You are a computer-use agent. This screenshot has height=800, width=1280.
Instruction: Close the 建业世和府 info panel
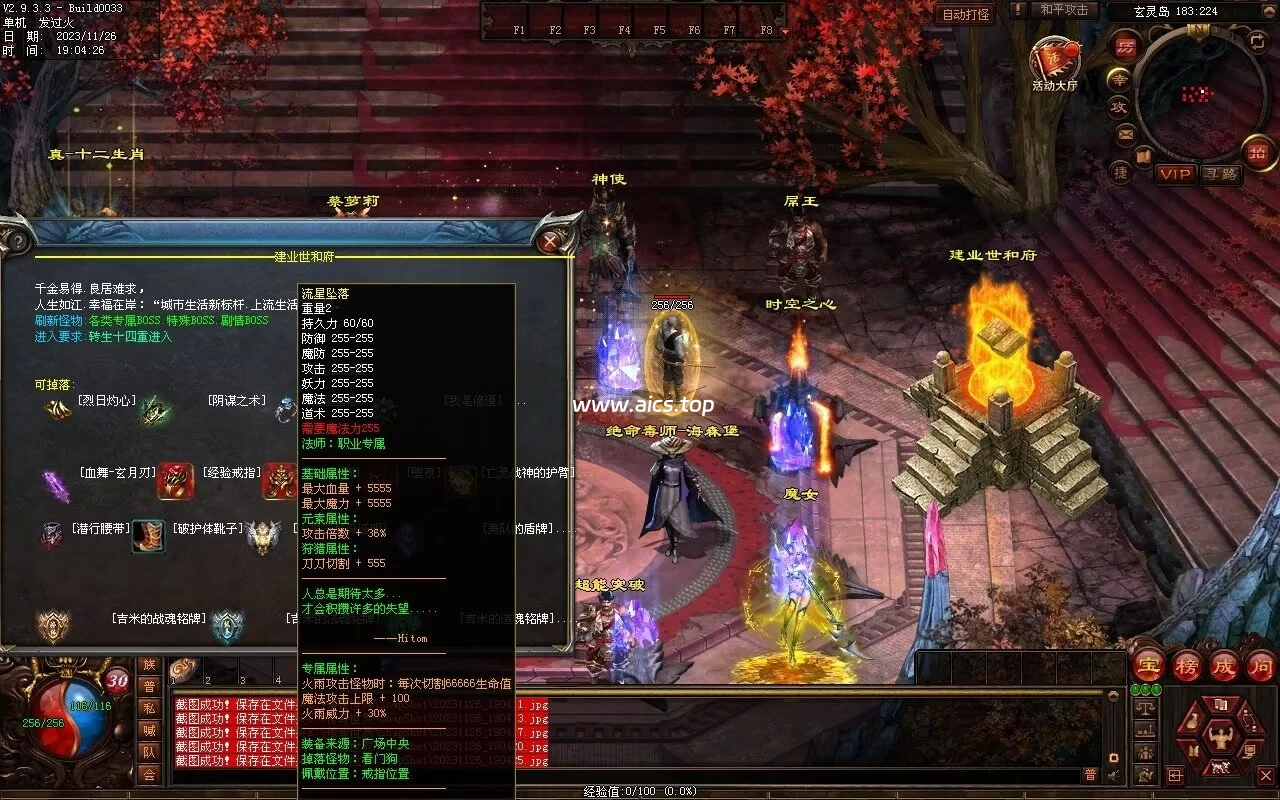(550, 241)
